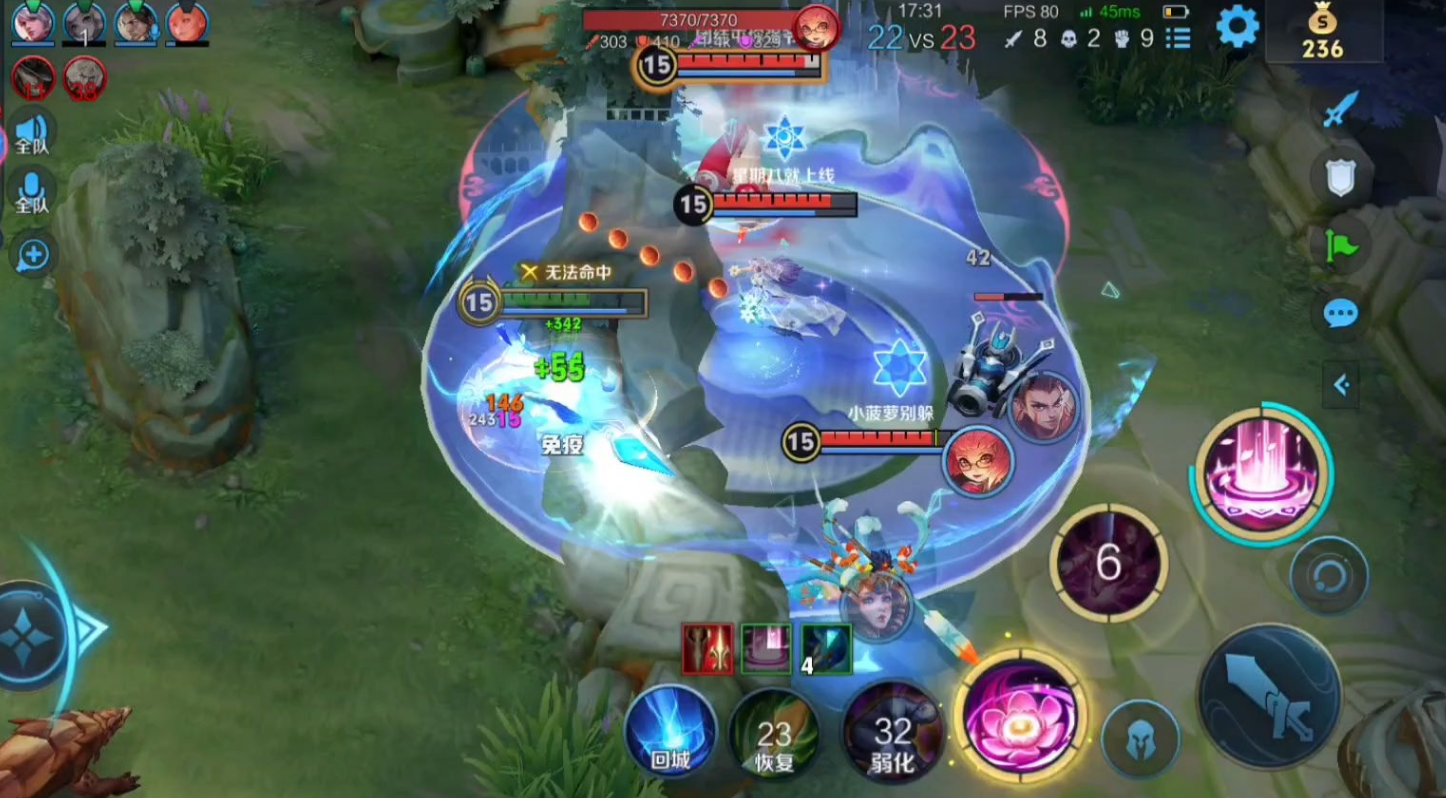This screenshot has width=1446, height=798.
Task: Activate the pink lotus skill
Action: [1020, 716]
